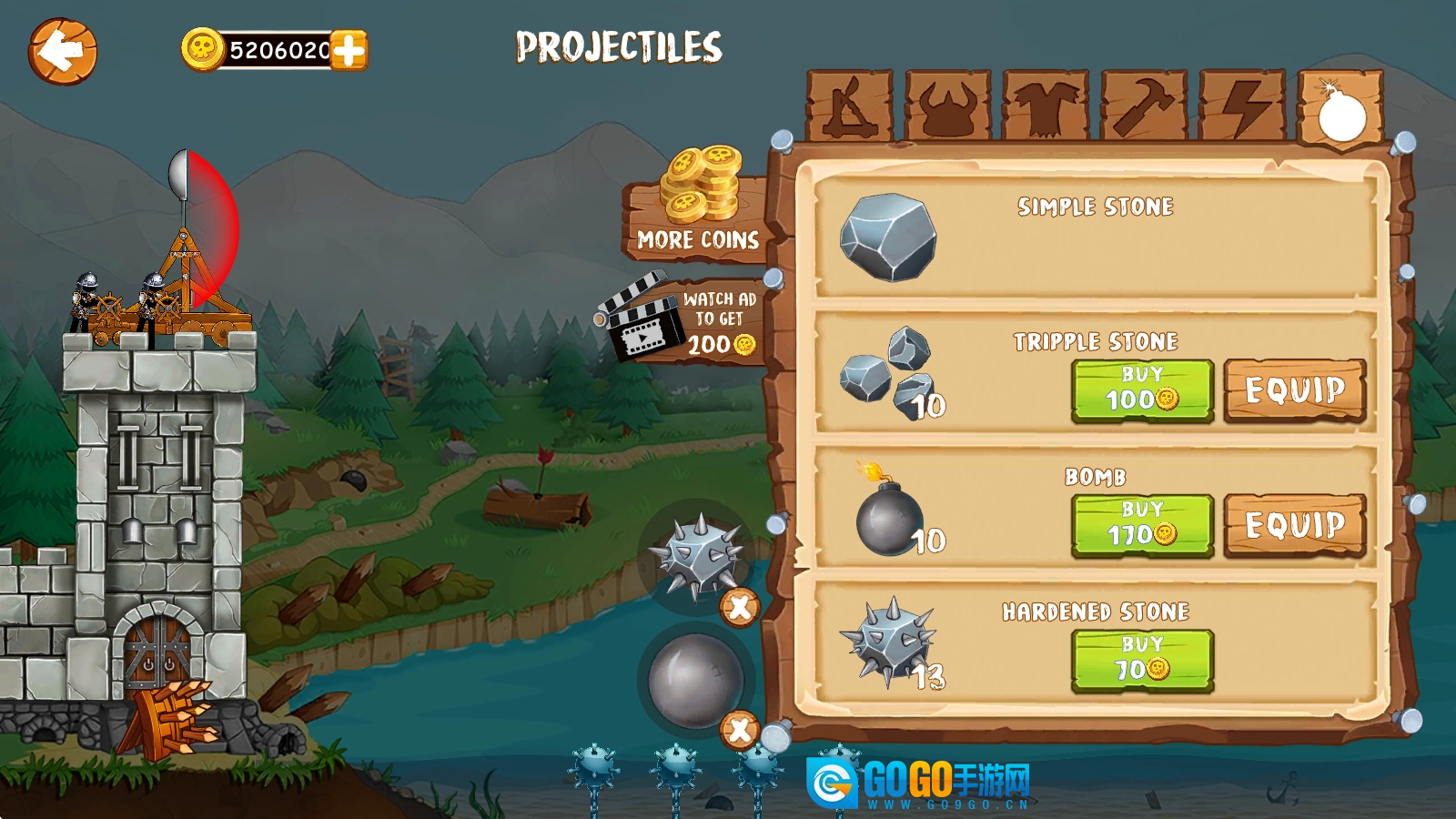The width and height of the screenshot is (1456, 819).
Task: Add coins with the plus button
Action: coord(349,50)
